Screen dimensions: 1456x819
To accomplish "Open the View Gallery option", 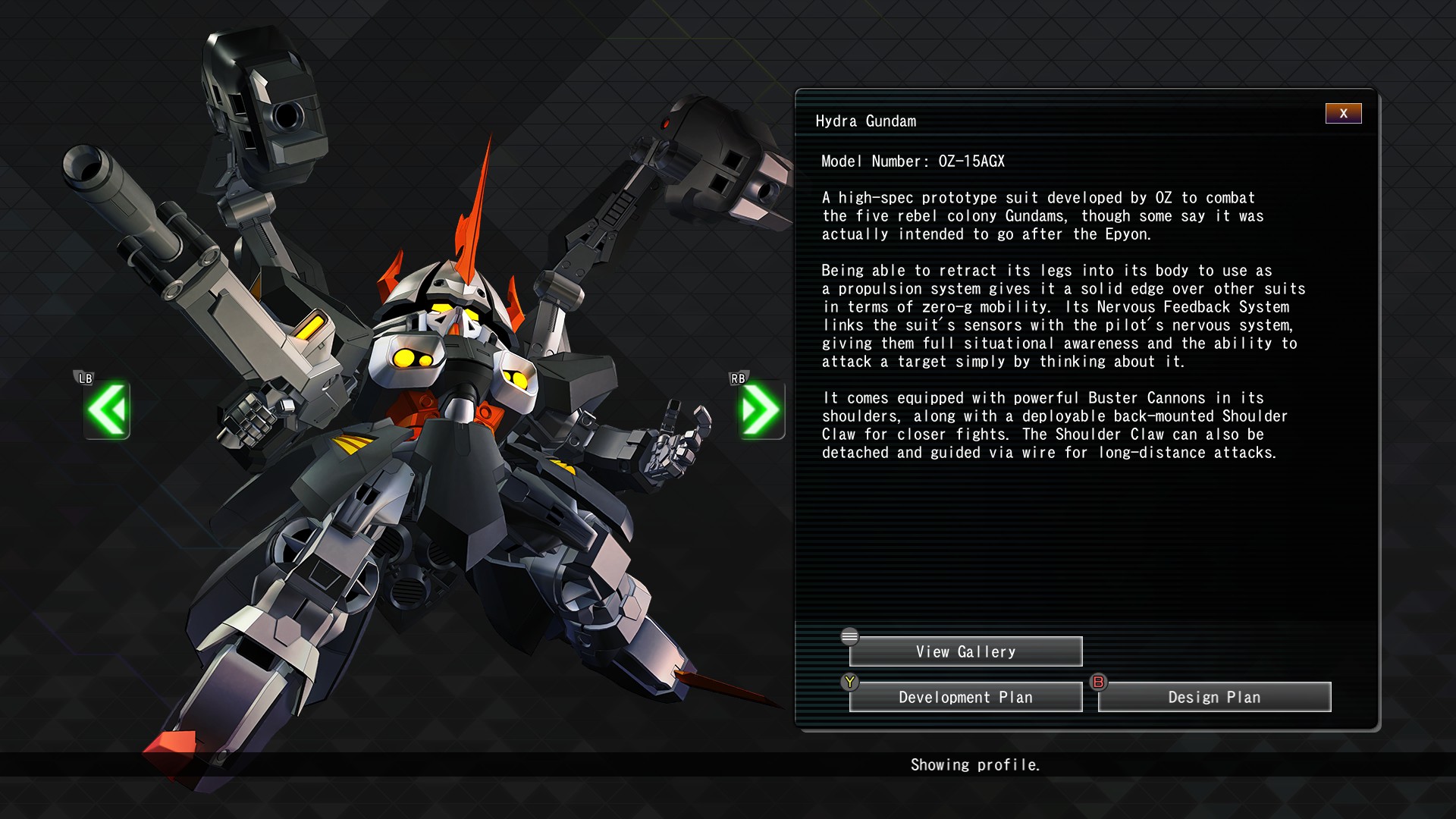I will tap(965, 652).
